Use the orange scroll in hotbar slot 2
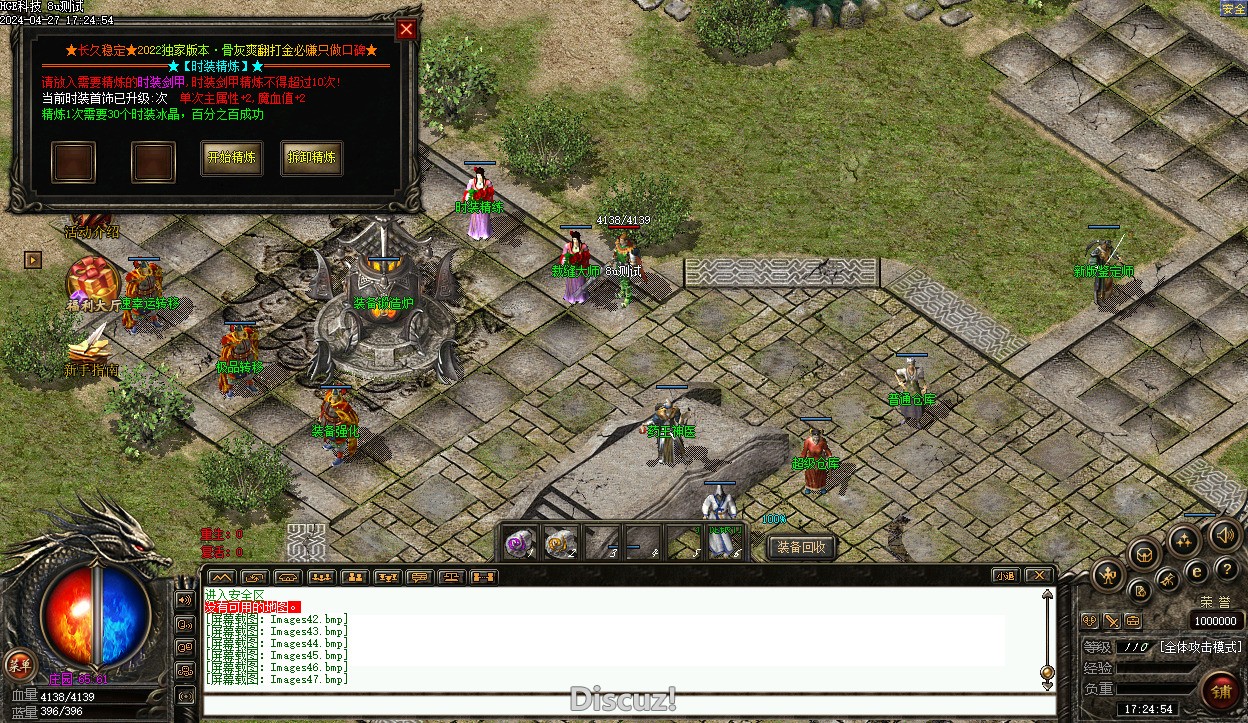The width and height of the screenshot is (1248, 723). tap(559, 543)
